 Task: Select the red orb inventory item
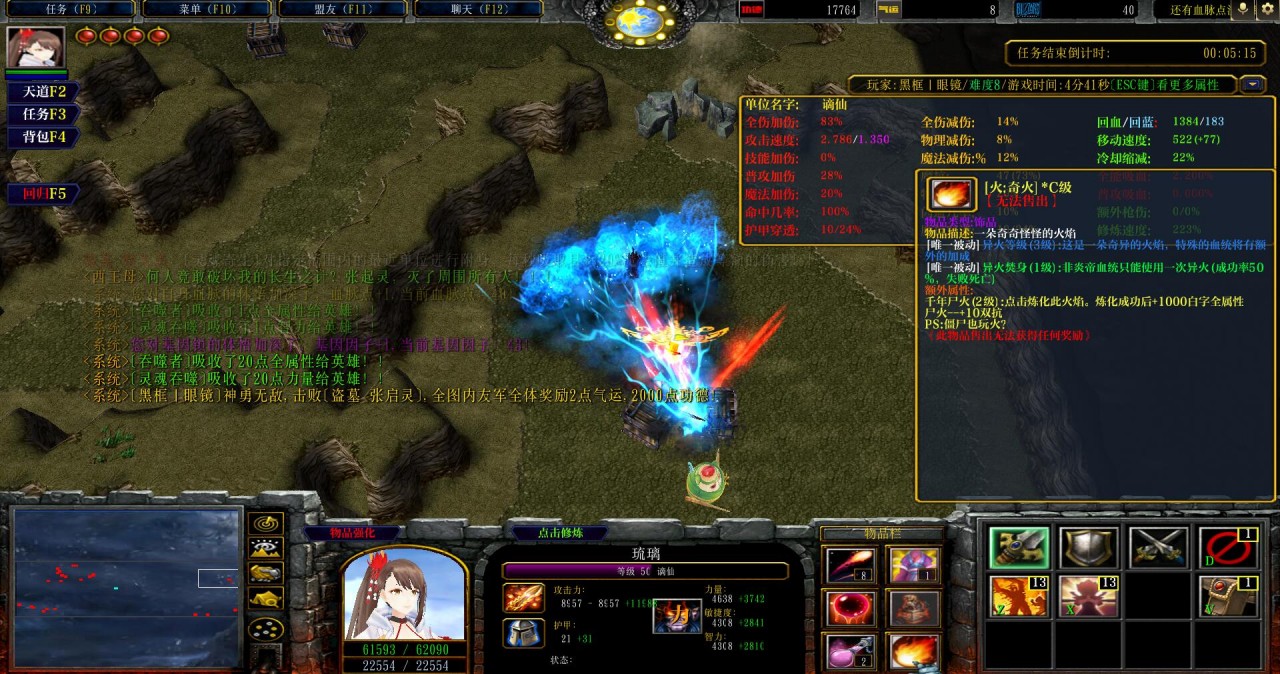850,609
